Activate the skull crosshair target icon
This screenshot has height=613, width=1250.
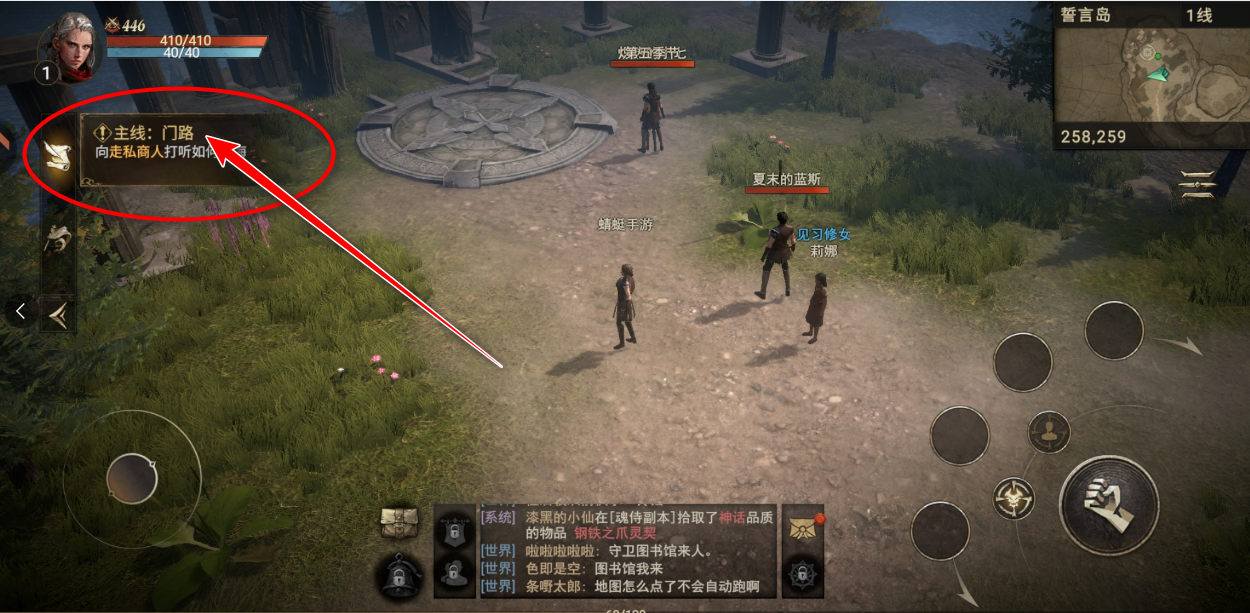(x=1014, y=497)
